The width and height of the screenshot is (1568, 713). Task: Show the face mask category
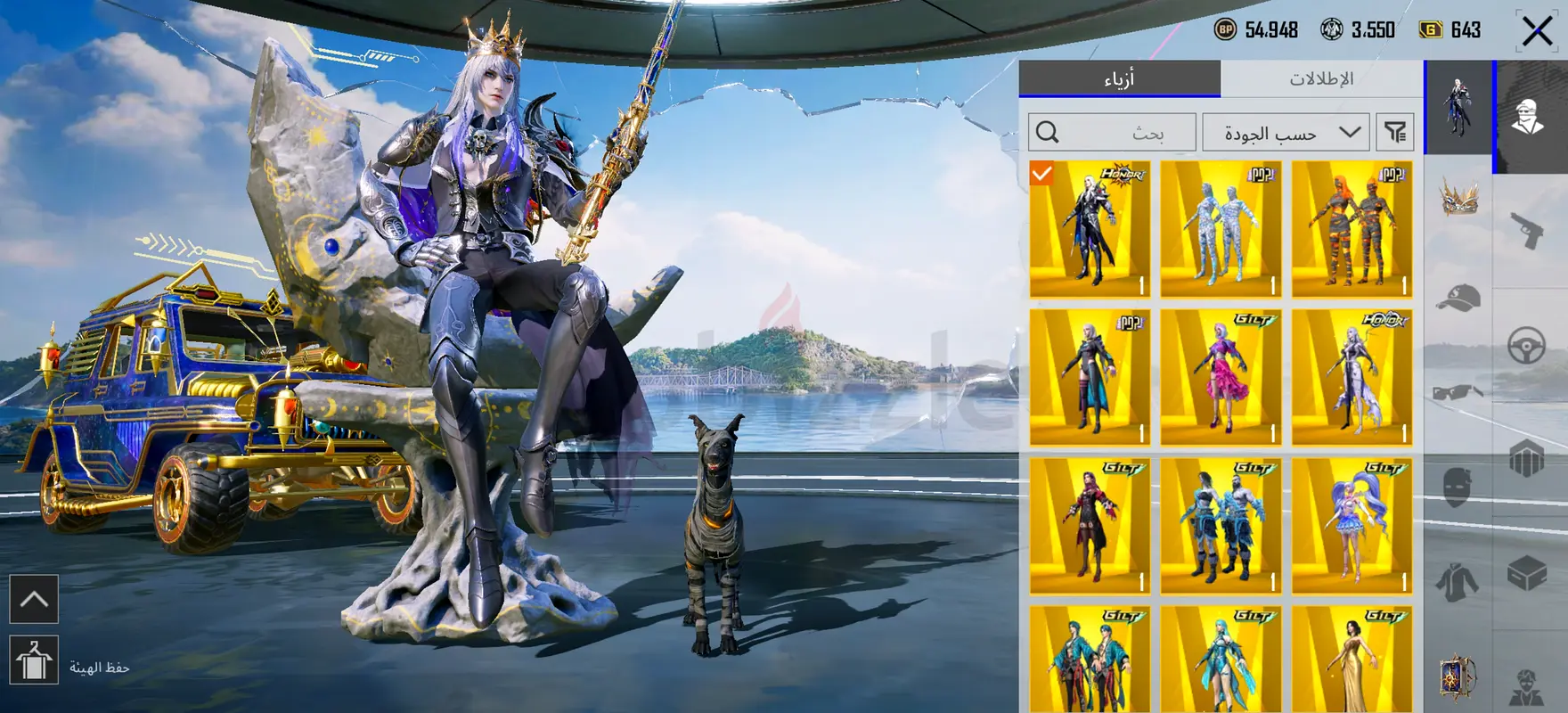[1458, 487]
